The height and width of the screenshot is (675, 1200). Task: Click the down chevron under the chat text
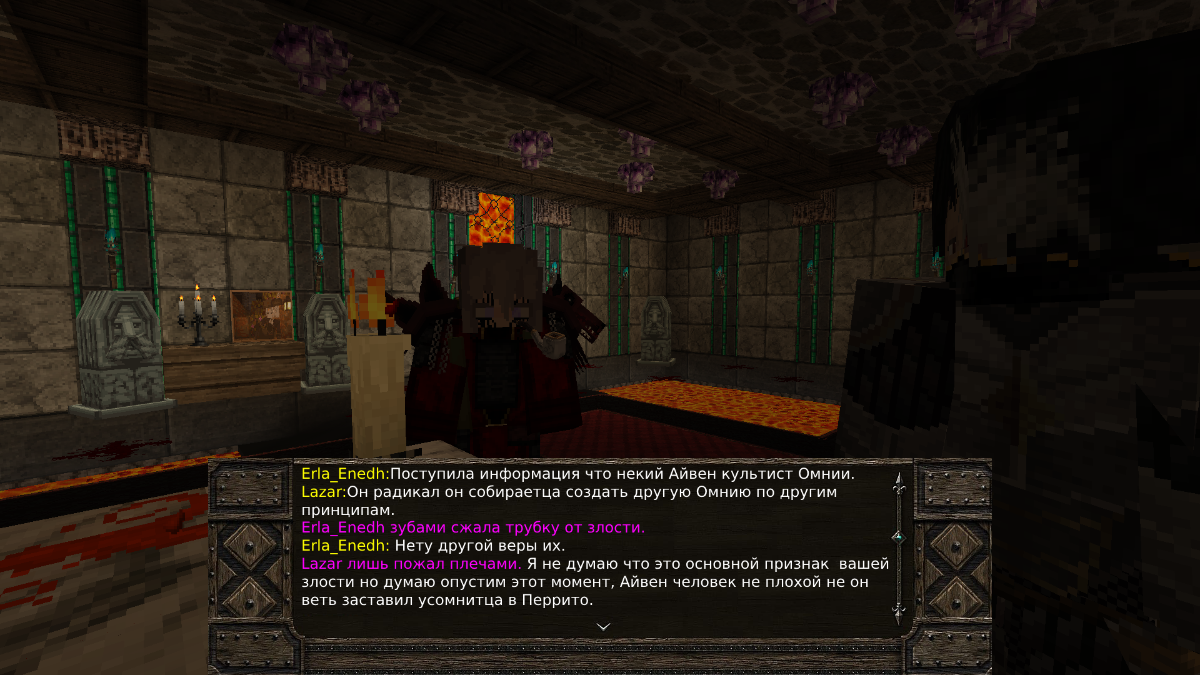603,626
